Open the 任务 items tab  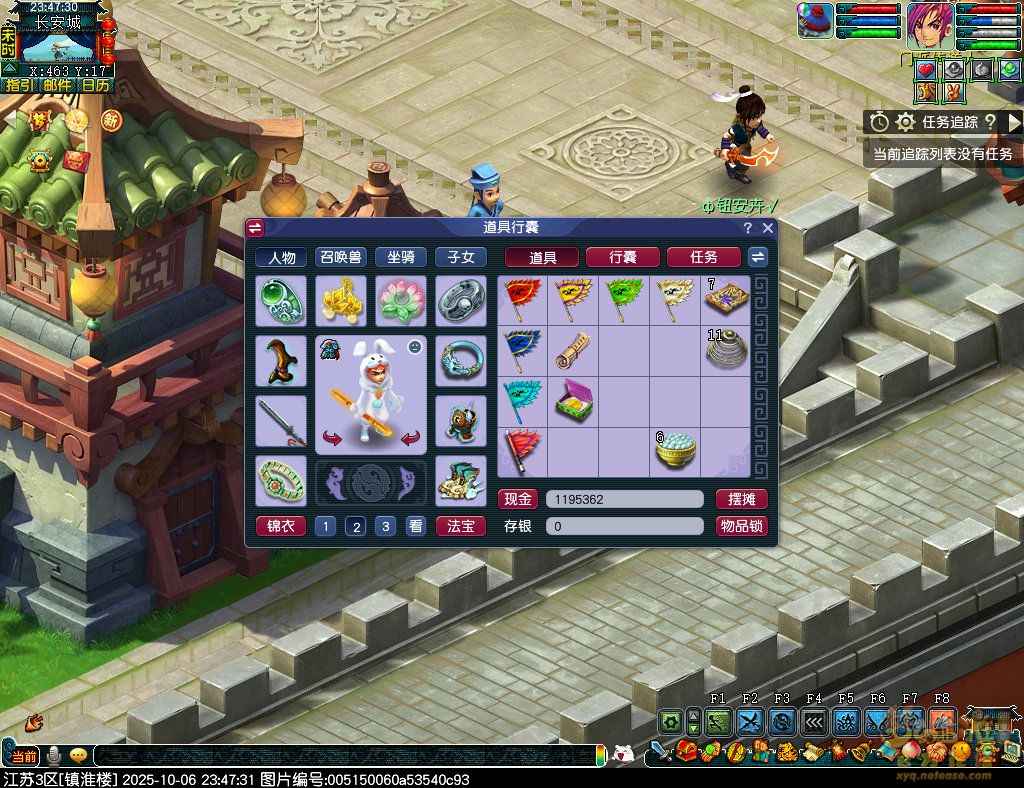704,257
